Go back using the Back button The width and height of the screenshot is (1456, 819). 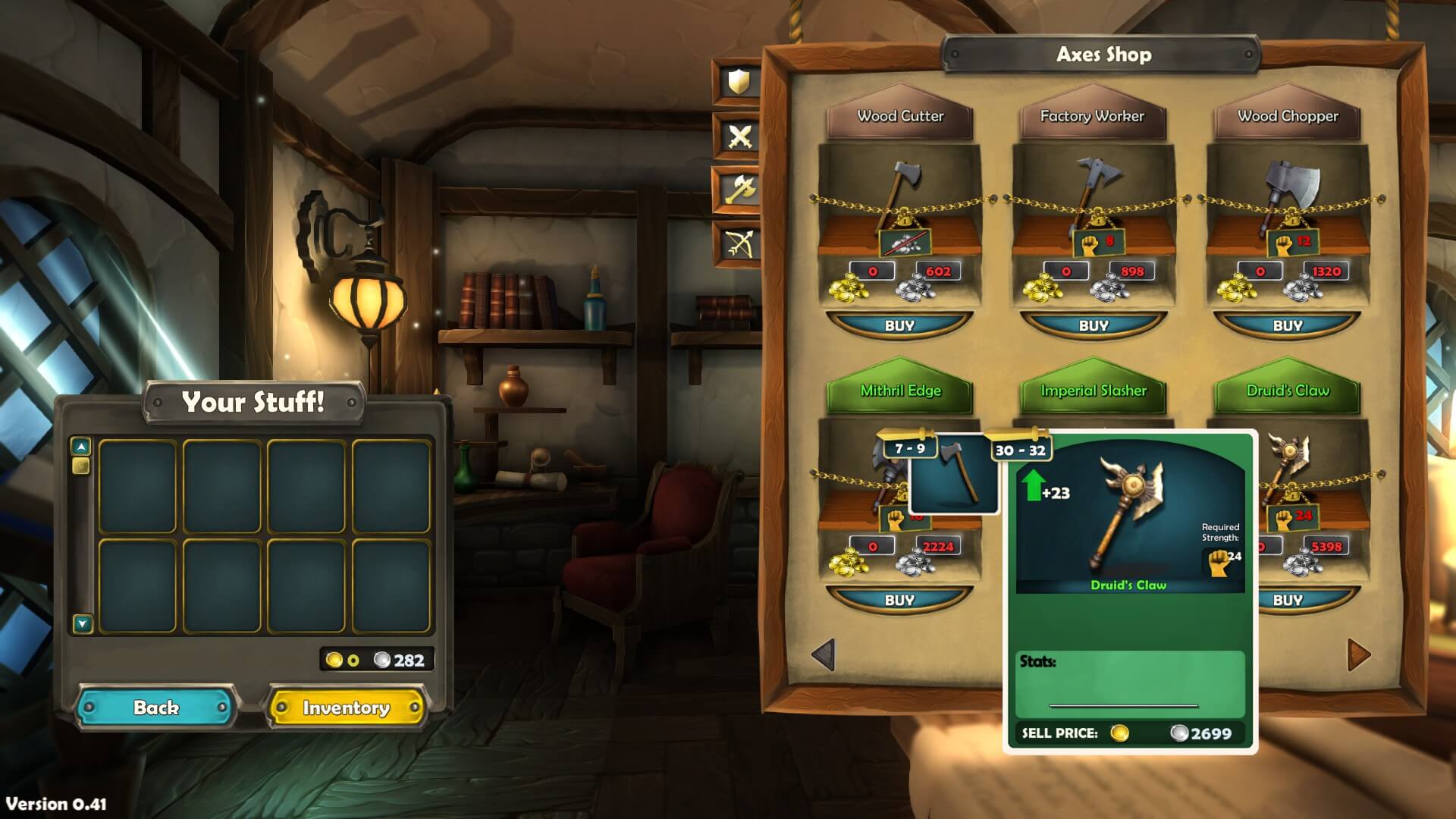(x=156, y=708)
